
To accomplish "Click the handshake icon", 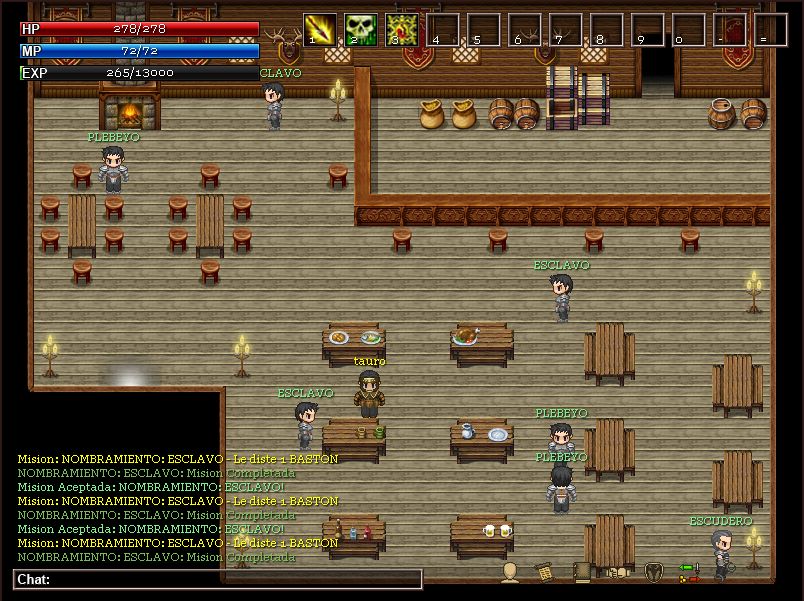I will (617, 572).
